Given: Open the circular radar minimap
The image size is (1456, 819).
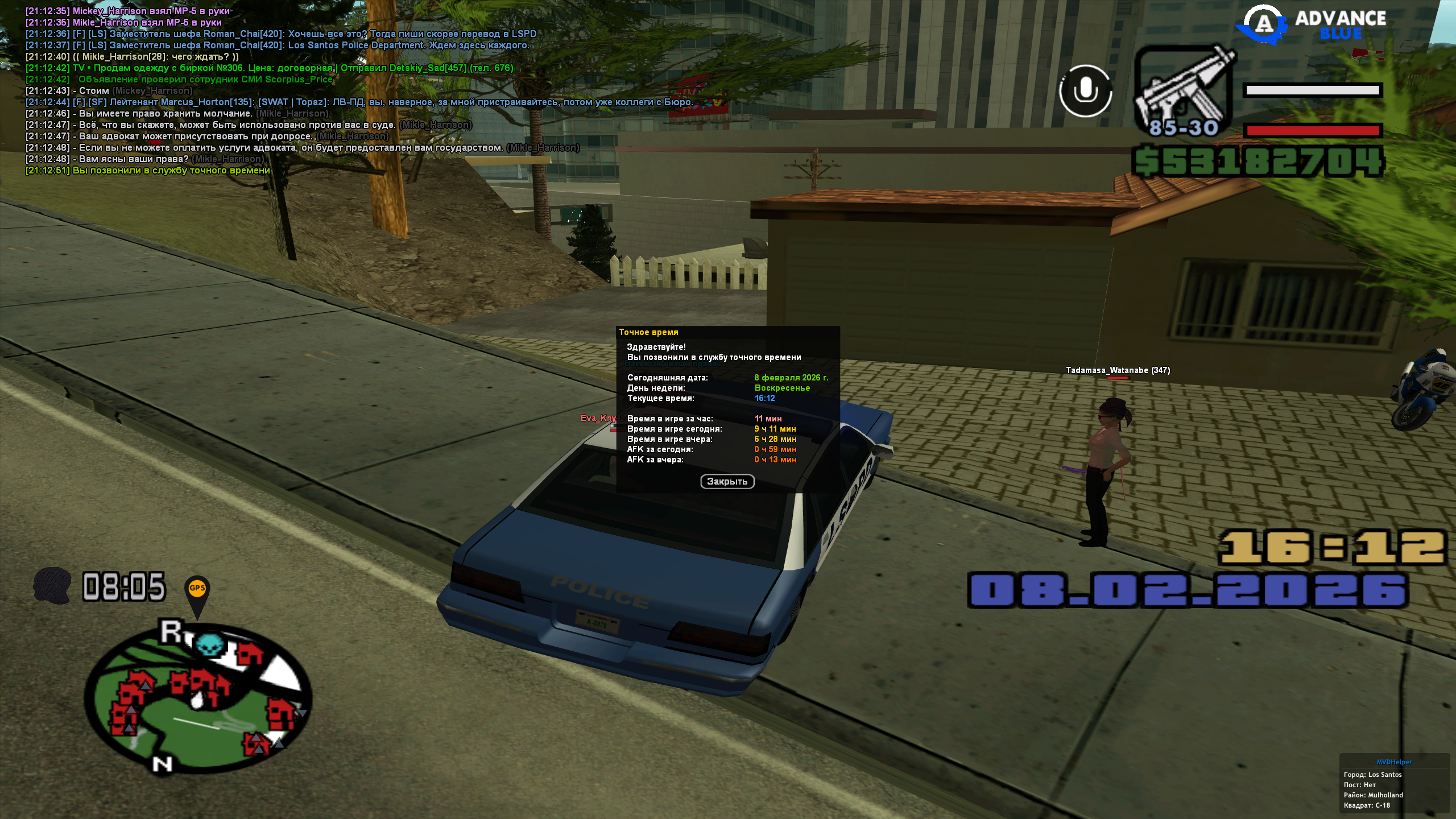Looking at the screenshot, I should point(198,699).
